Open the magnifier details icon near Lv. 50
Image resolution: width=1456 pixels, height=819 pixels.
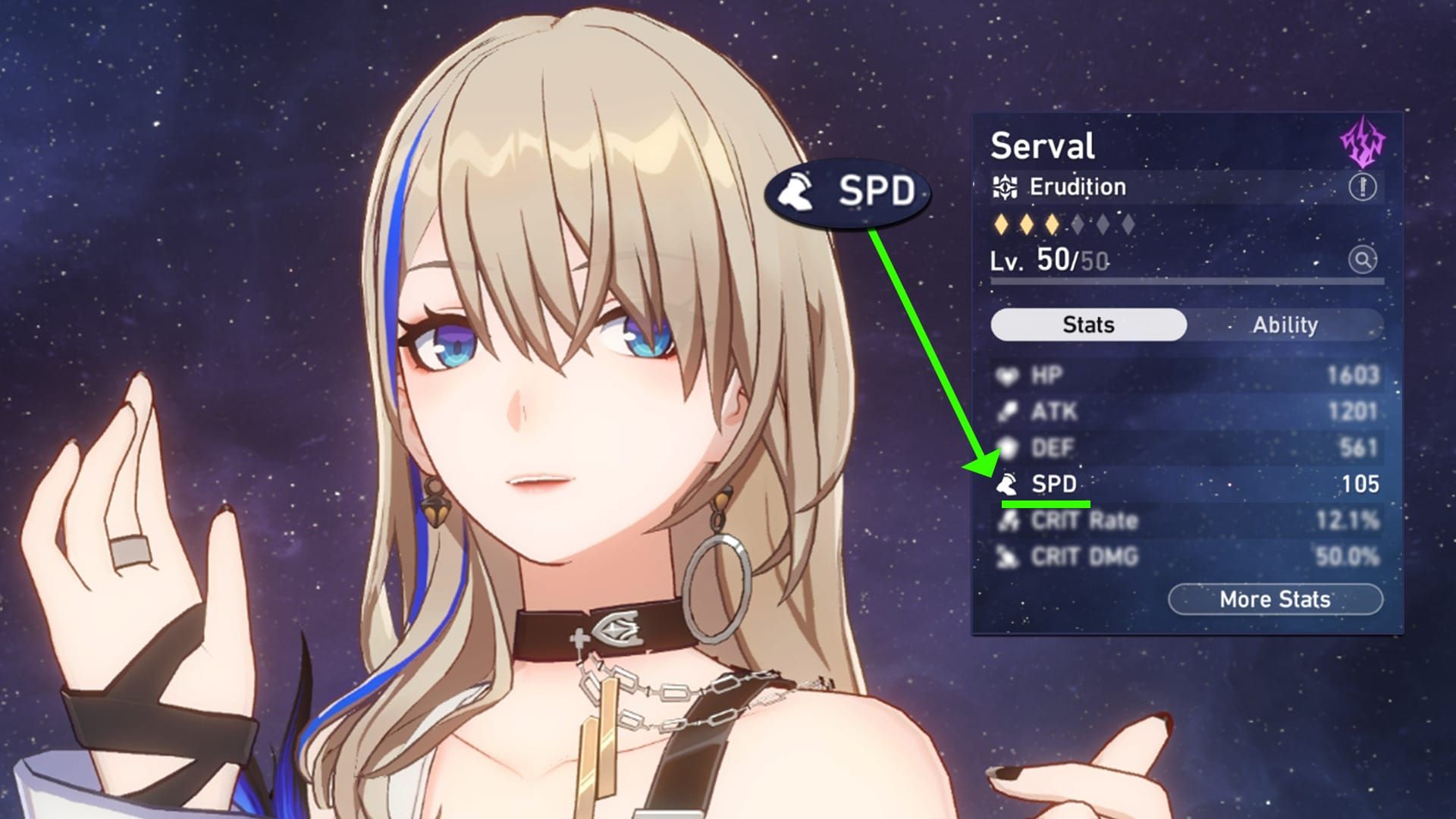pyautogui.click(x=1363, y=258)
